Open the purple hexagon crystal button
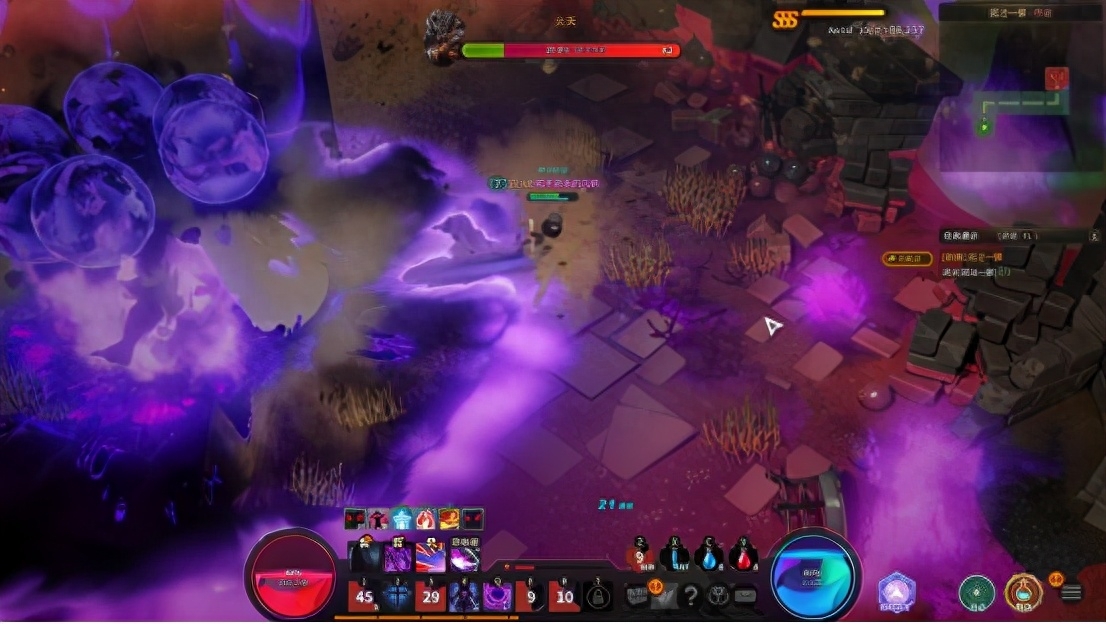This screenshot has width=1106, height=624. click(897, 591)
